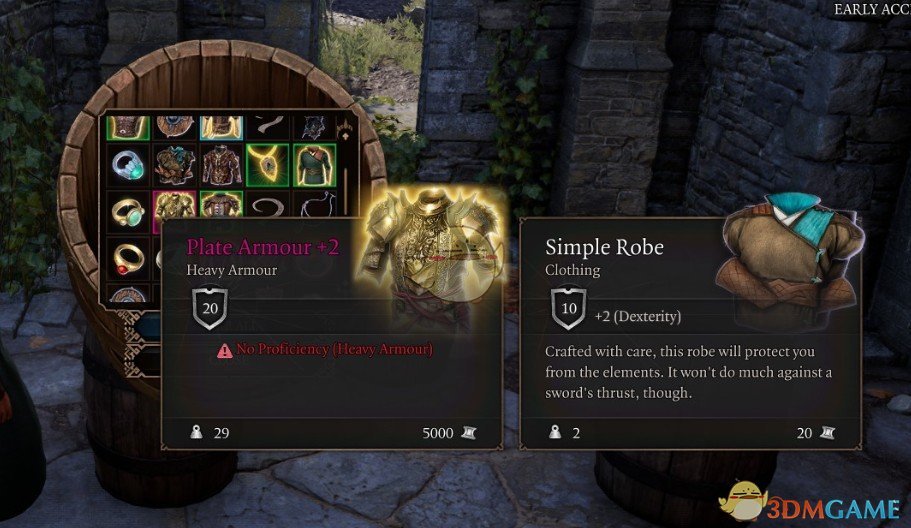Click the green tunic armour slot
Image resolution: width=911 pixels, height=528 pixels.
click(313, 164)
